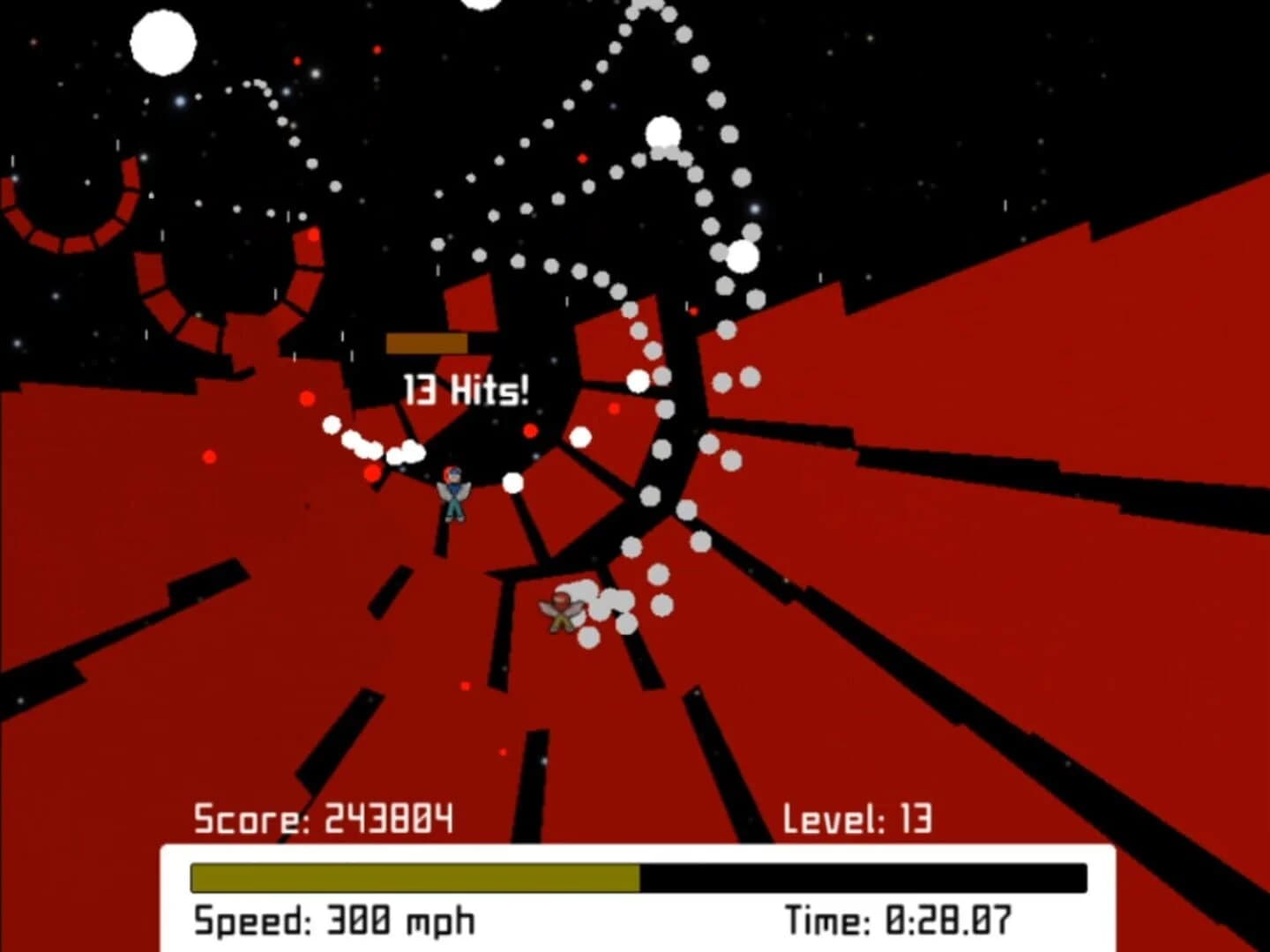Click the Speed: 300 mph label
The width and height of the screenshot is (1270, 952).
333,920
